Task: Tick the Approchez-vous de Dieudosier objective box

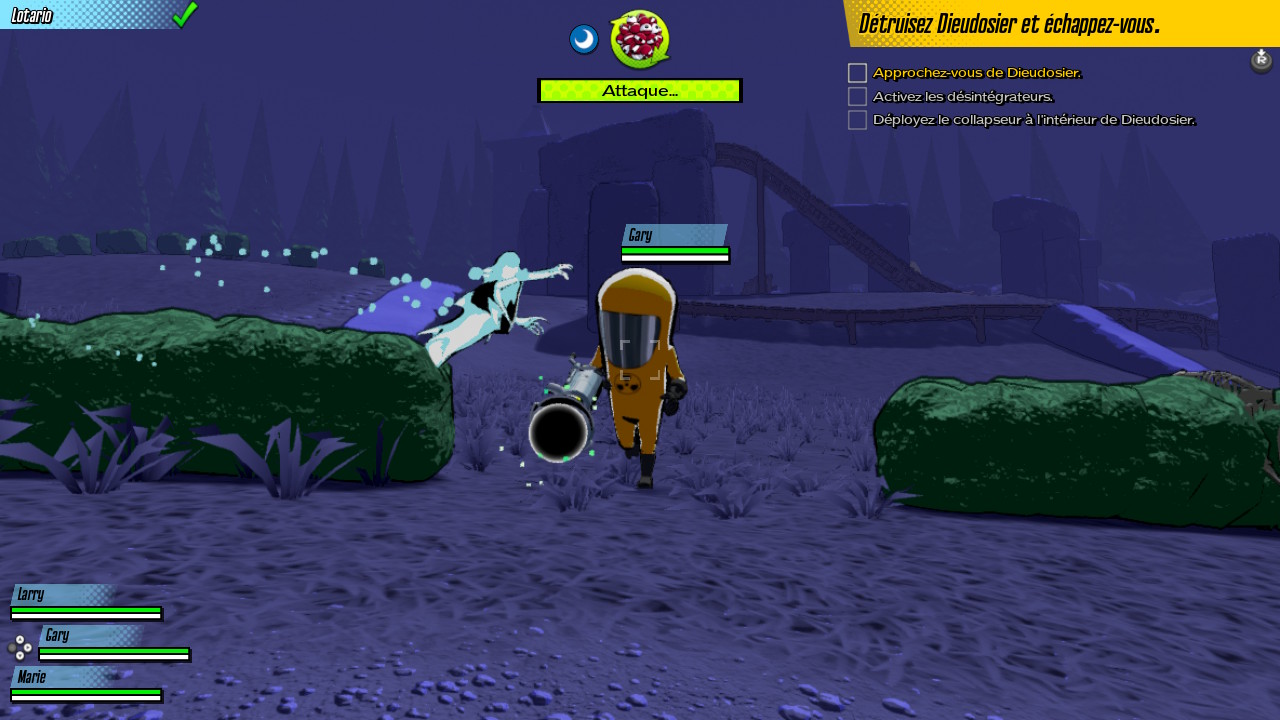Action: tap(857, 73)
